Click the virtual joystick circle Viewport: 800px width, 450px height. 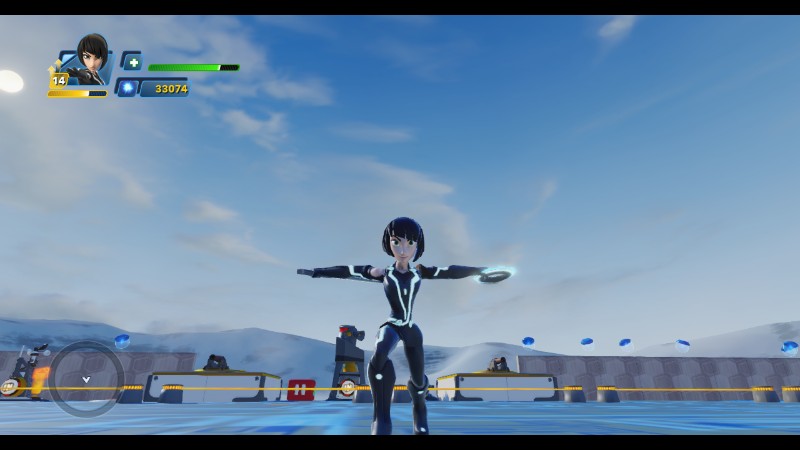pyautogui.click(x=86, y=379)
